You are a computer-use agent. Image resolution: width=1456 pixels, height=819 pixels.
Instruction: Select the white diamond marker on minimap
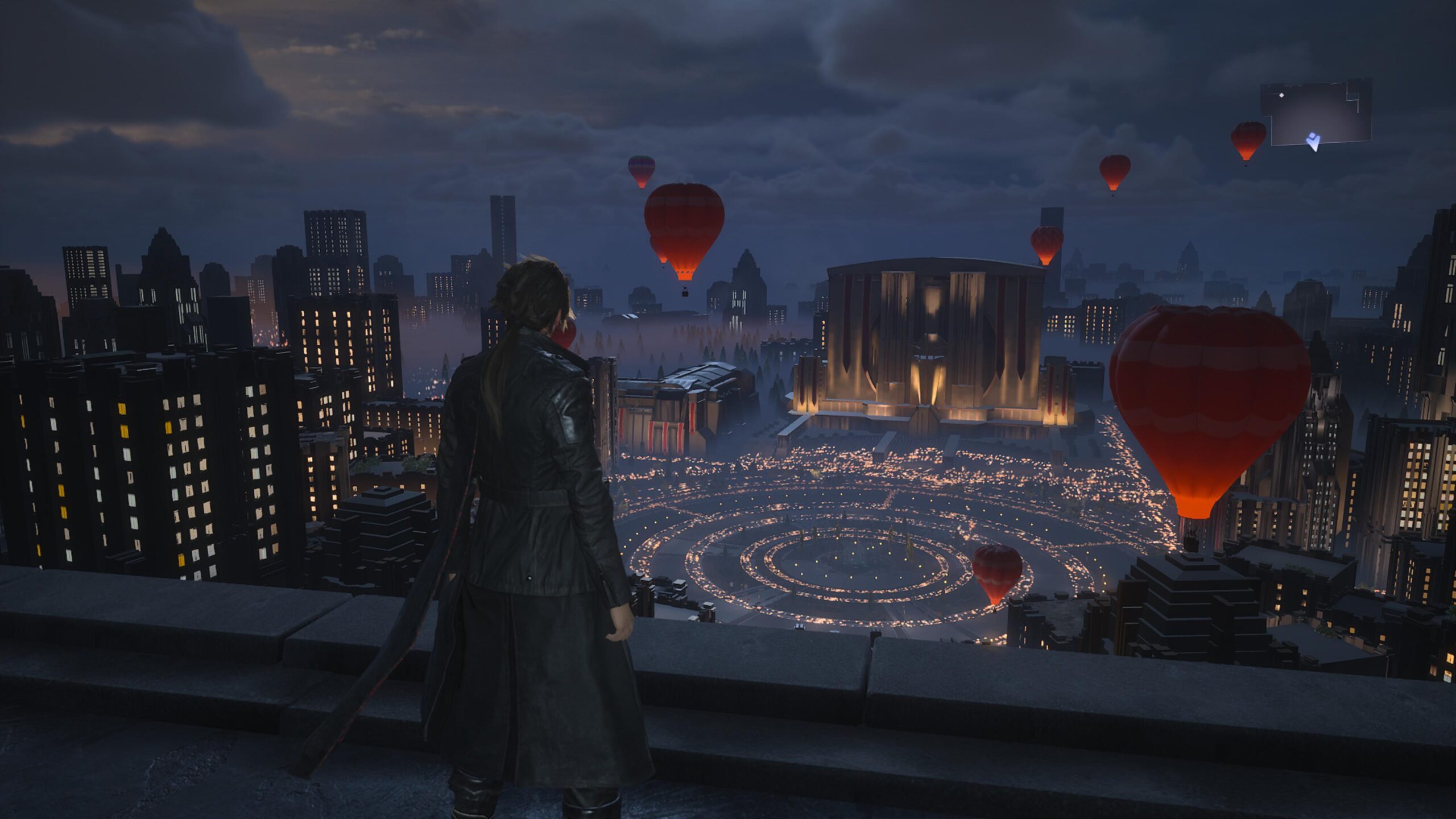(1281, 95)
